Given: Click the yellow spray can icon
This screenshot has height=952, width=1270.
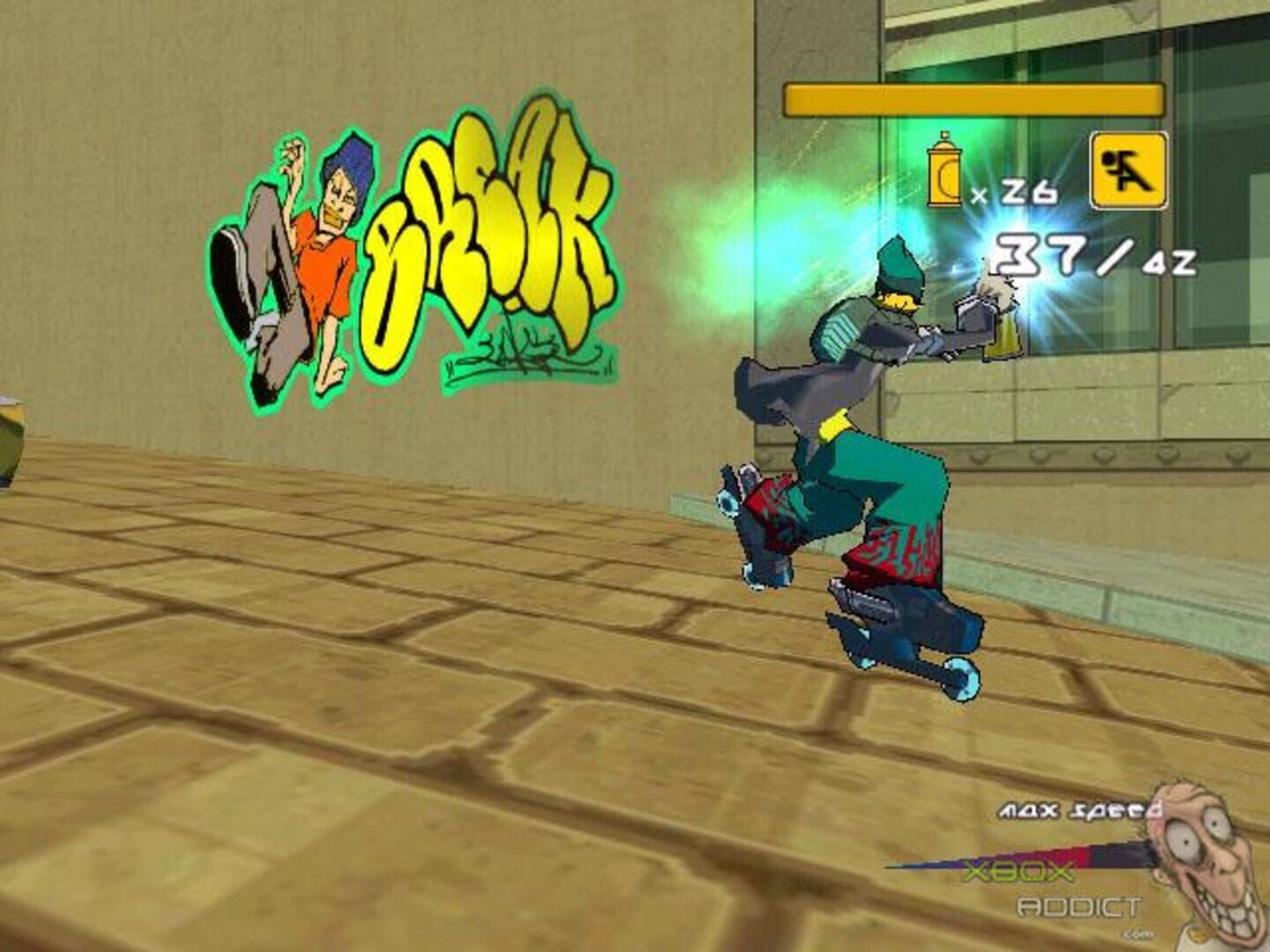Looking at the screenshot, I should coord(945,170).
